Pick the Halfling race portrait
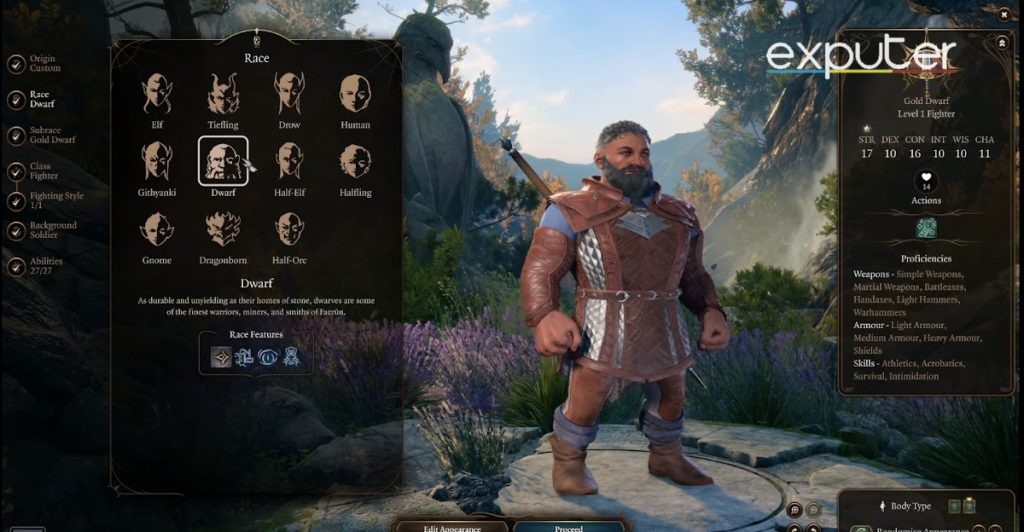This screenshot has width=1024, height=532. 355,162
